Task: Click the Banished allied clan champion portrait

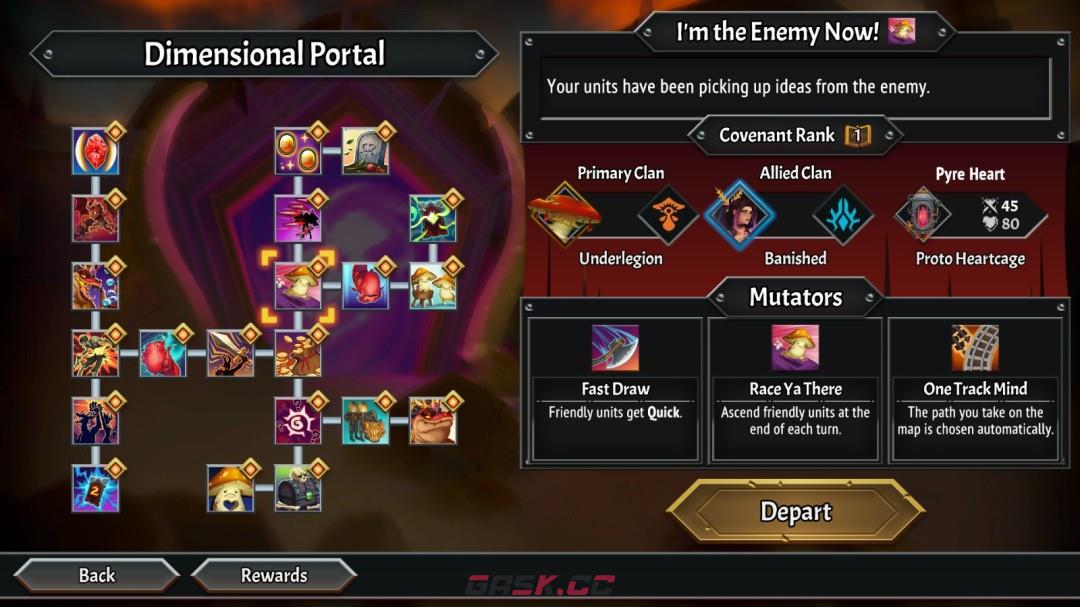Action: coord(741,214)
